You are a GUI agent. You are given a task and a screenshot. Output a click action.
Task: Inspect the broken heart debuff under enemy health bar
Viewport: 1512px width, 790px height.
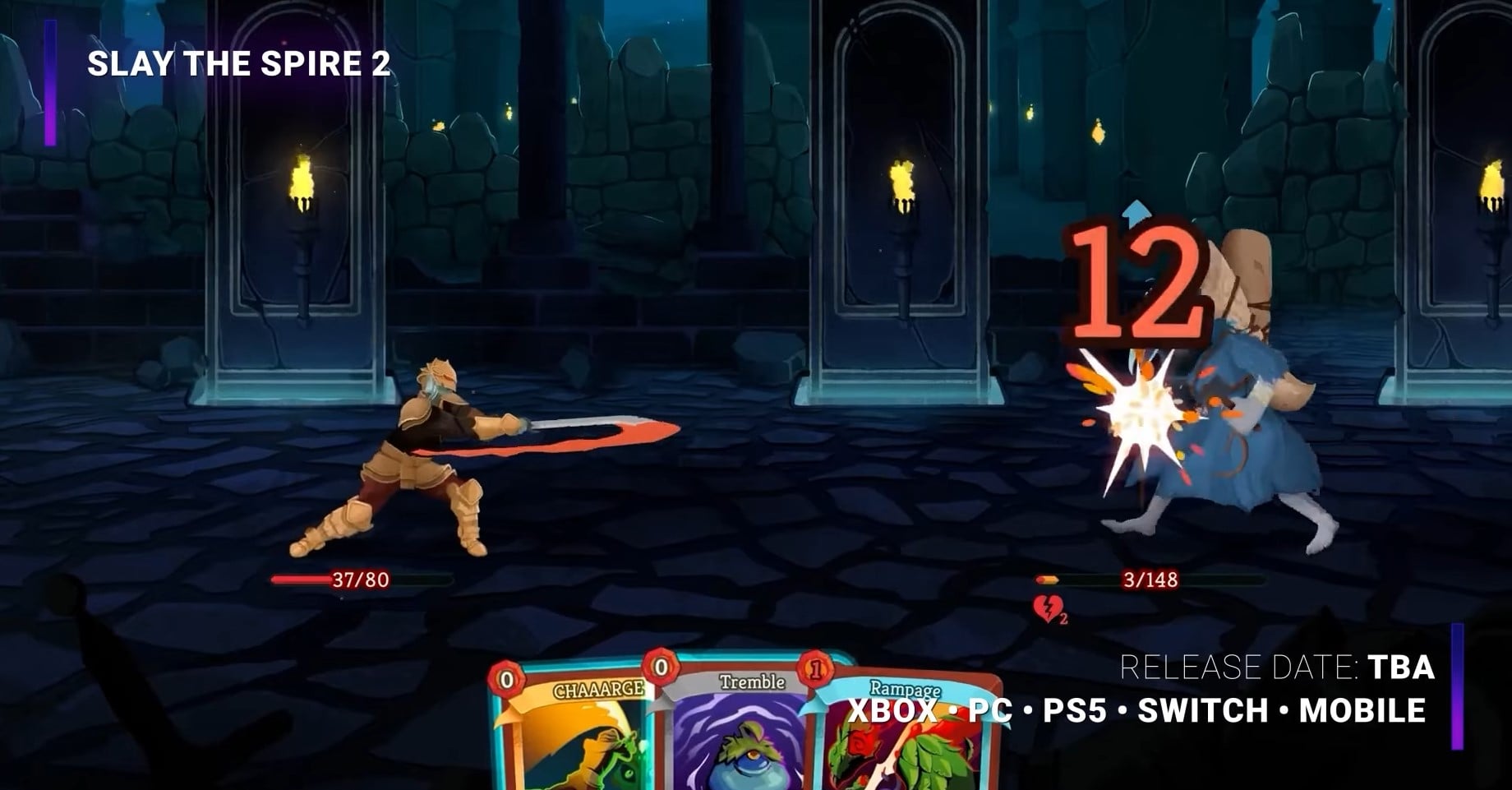1047,607
